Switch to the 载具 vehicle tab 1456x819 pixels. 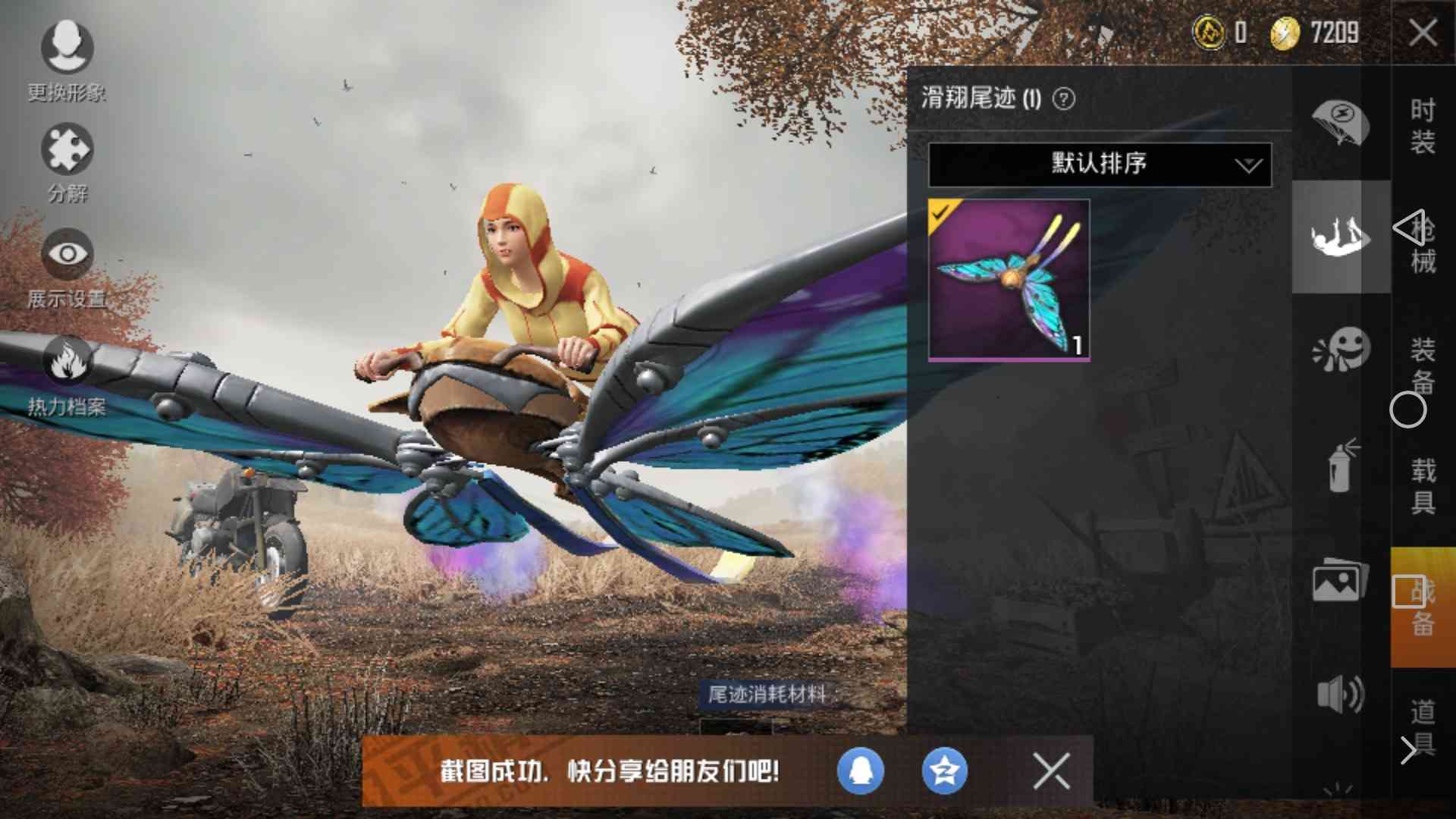coord(1424,485)
